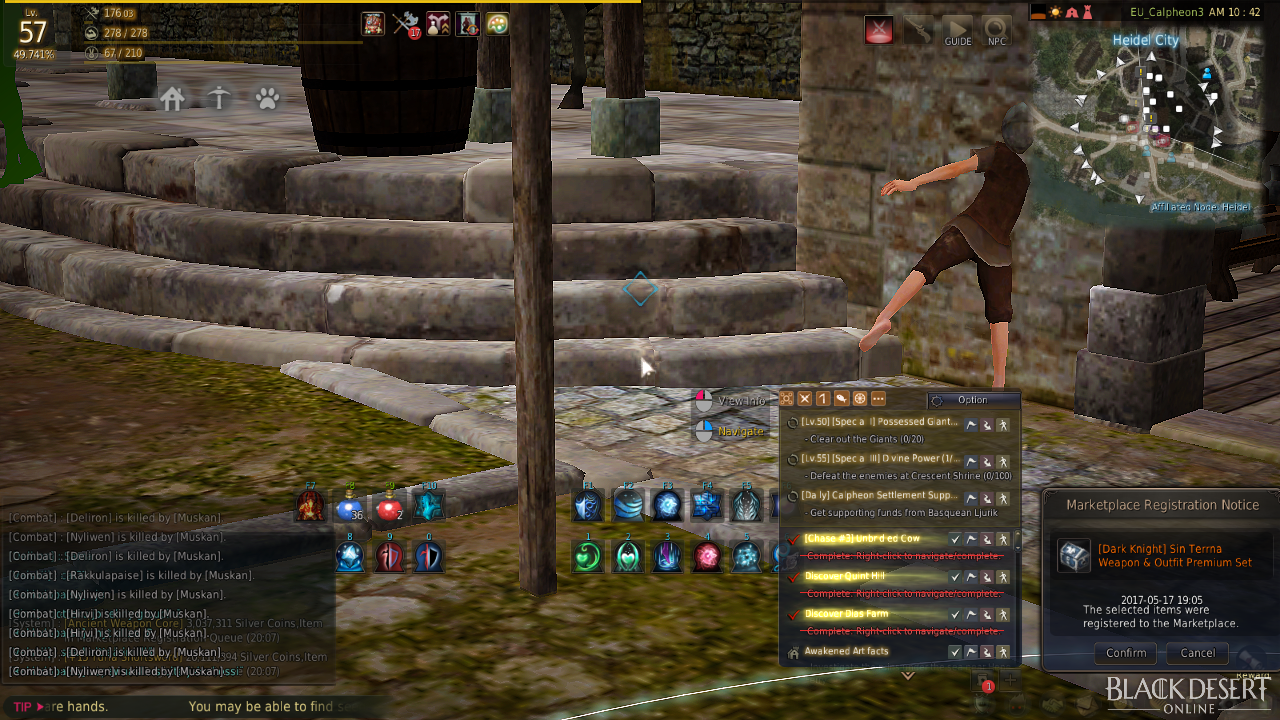The image size is (1280, 720).
Task: Activate the blue half-shield skill in slot F1
Action: [588, 506]
